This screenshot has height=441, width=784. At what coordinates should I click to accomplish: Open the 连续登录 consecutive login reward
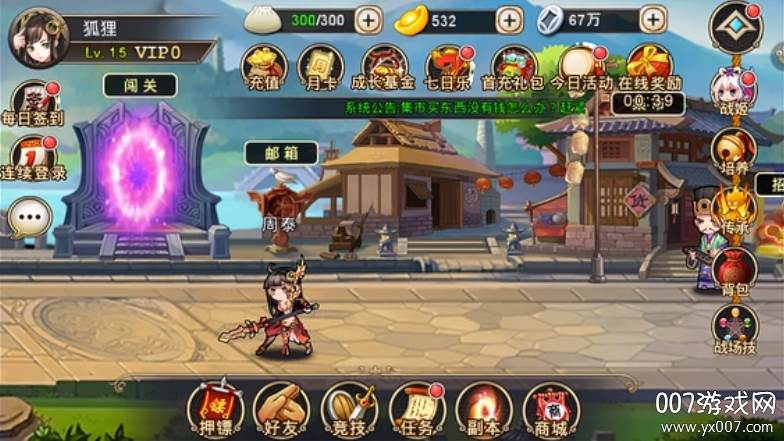[32, 160]
